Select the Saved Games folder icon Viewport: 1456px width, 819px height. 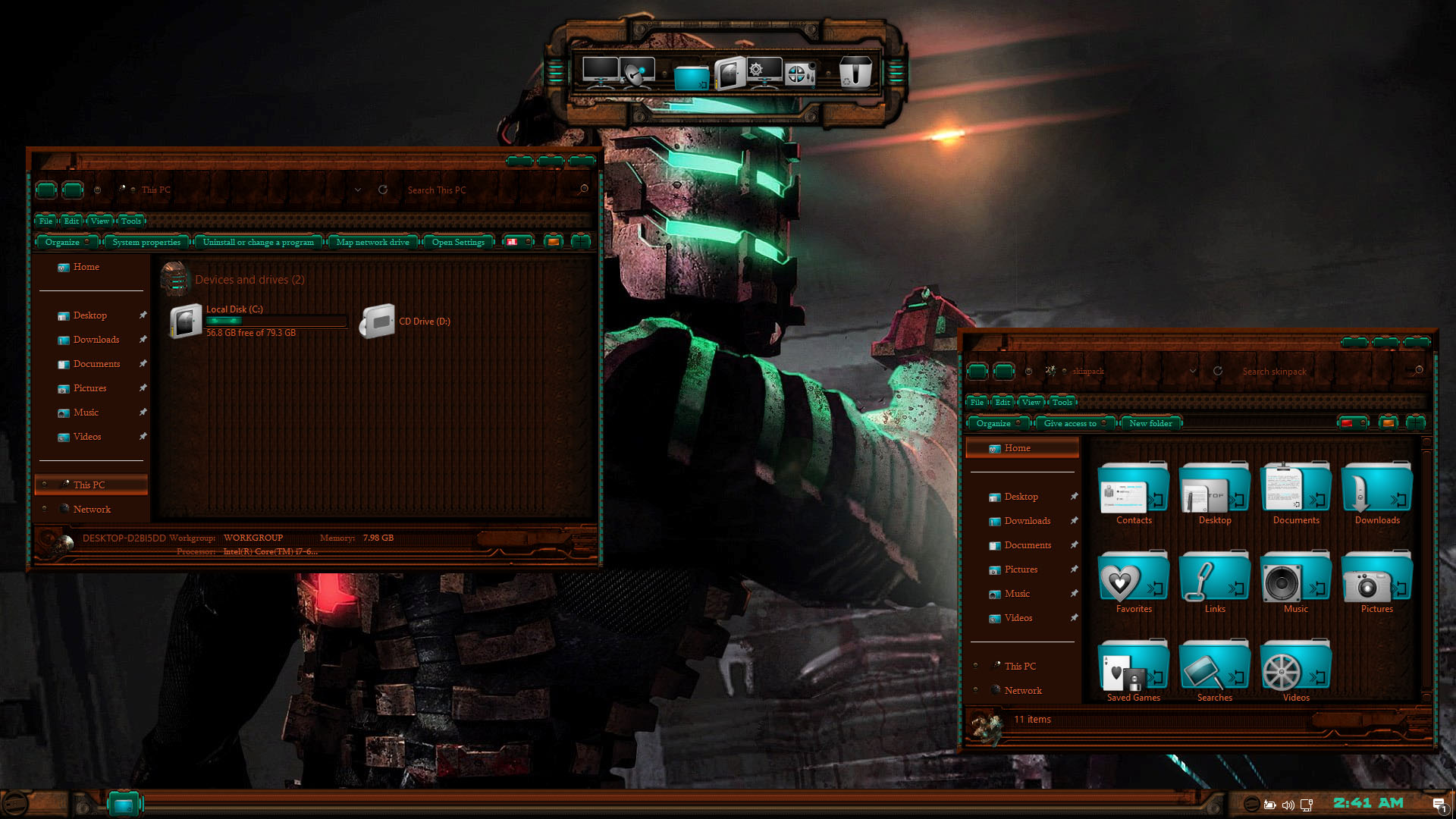1132,667
